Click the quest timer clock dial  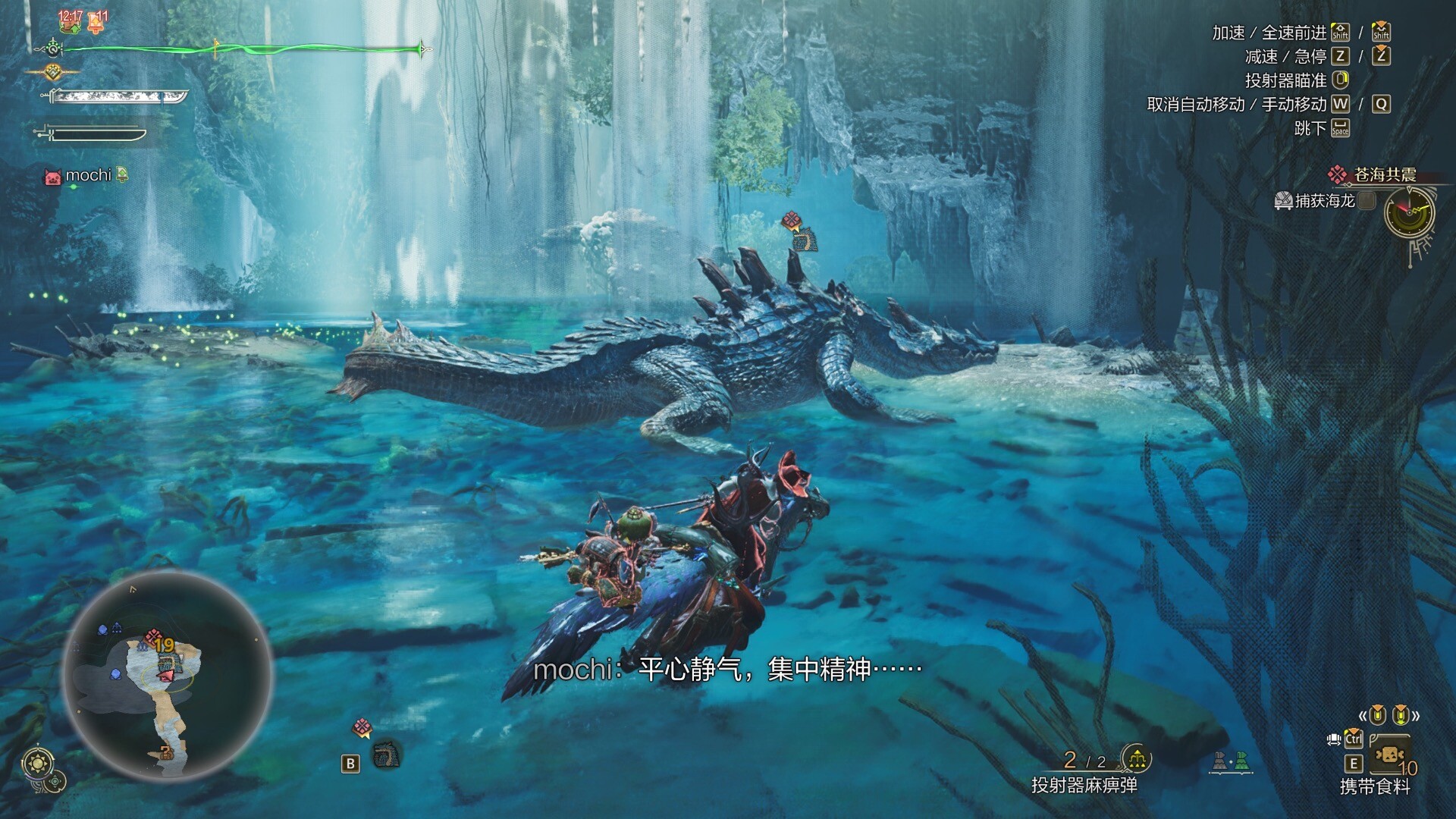[x=1409, y=212]
